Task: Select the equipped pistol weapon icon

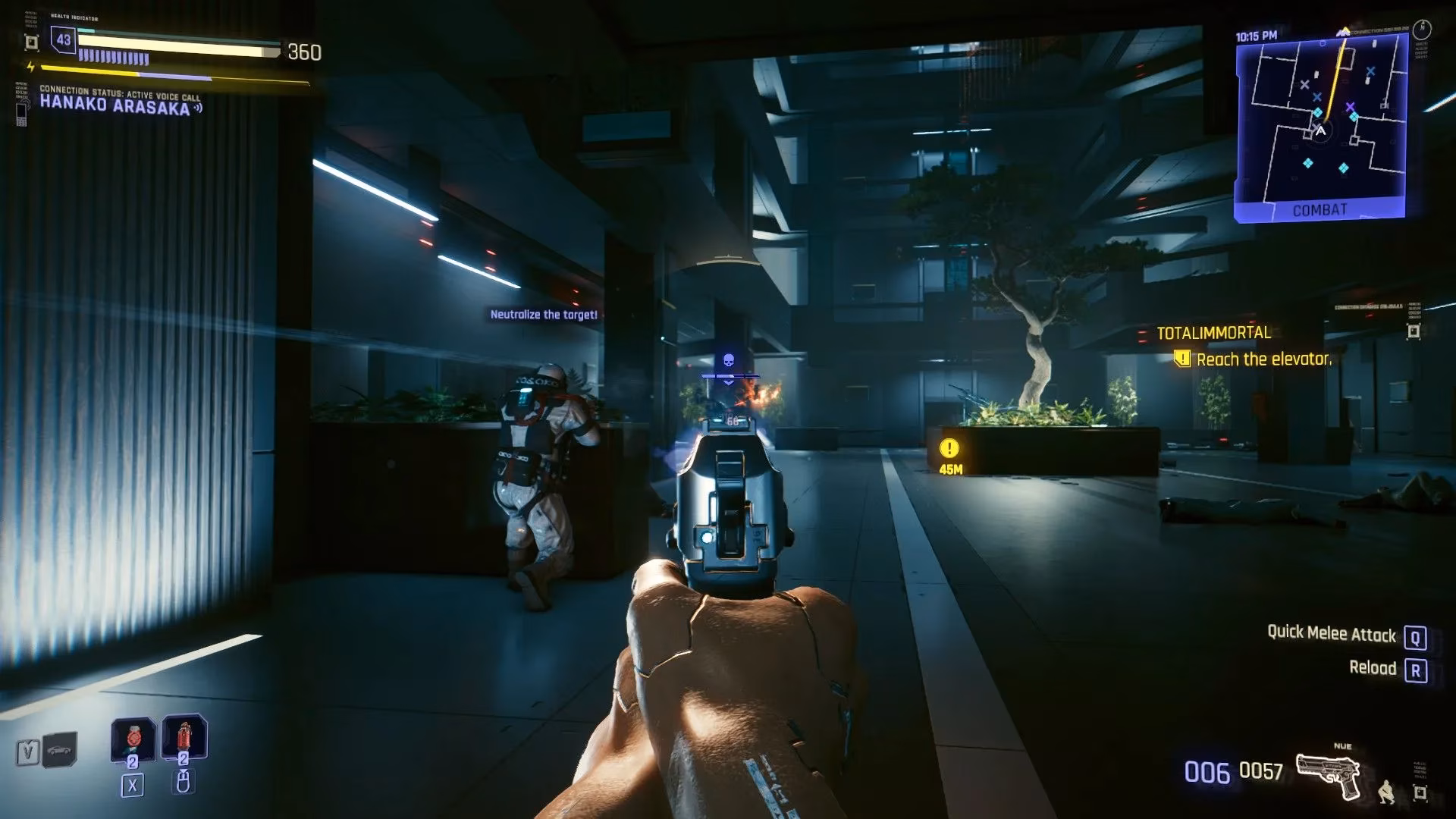Action: [1329, 775]
